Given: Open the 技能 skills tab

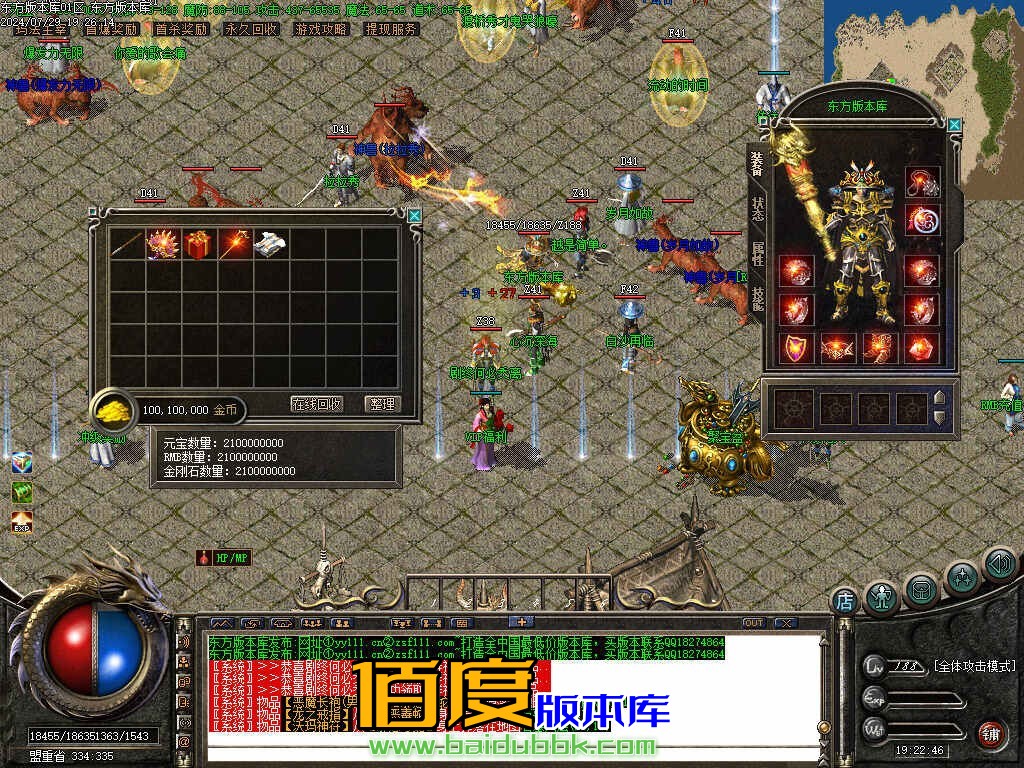Looking at the screenshot, I should [x=758, y=298].
